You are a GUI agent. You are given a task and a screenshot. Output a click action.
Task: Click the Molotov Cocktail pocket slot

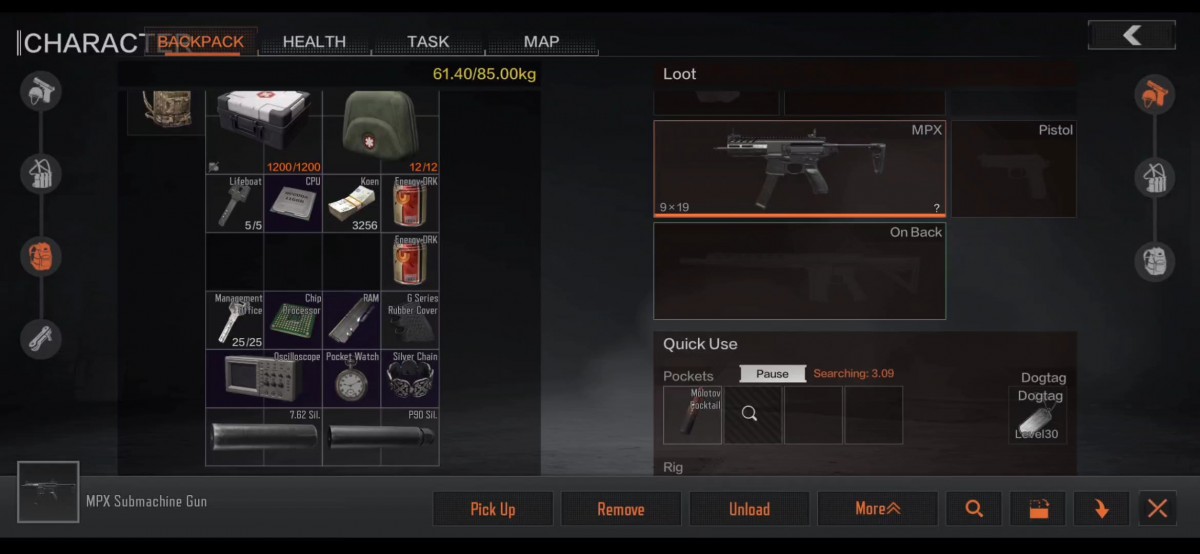point(692,415)
